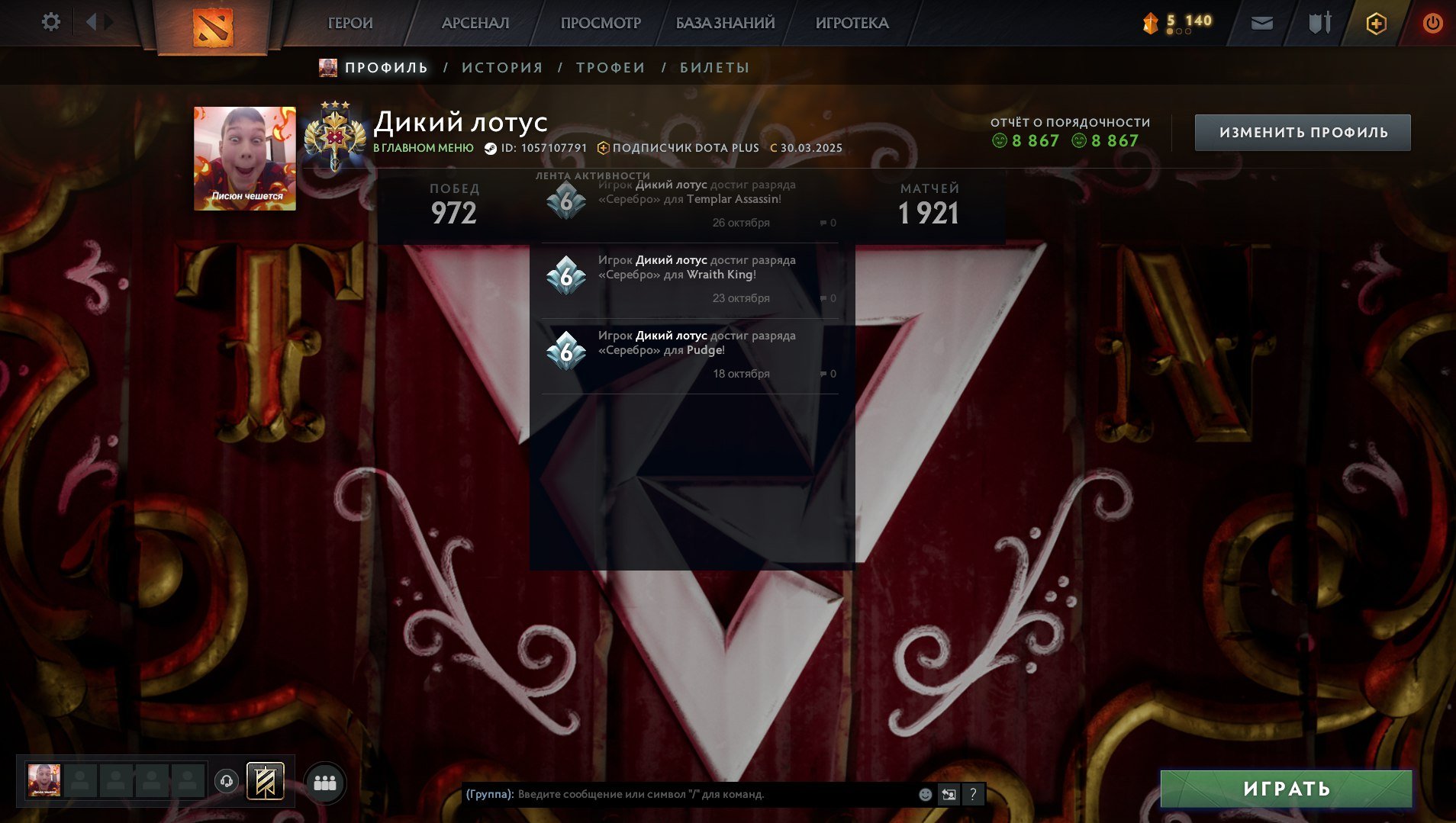Open voice chat headset icon in party bar
The height and width of the screenshot is (823, 1456).
(x=227, y=780)
